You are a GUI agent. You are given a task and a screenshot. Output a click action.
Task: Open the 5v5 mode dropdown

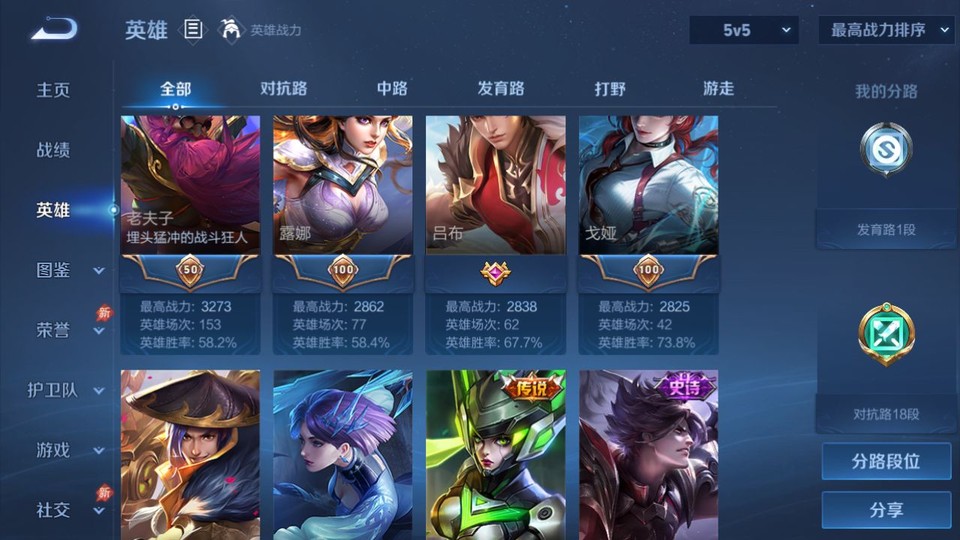coord(744,30)
